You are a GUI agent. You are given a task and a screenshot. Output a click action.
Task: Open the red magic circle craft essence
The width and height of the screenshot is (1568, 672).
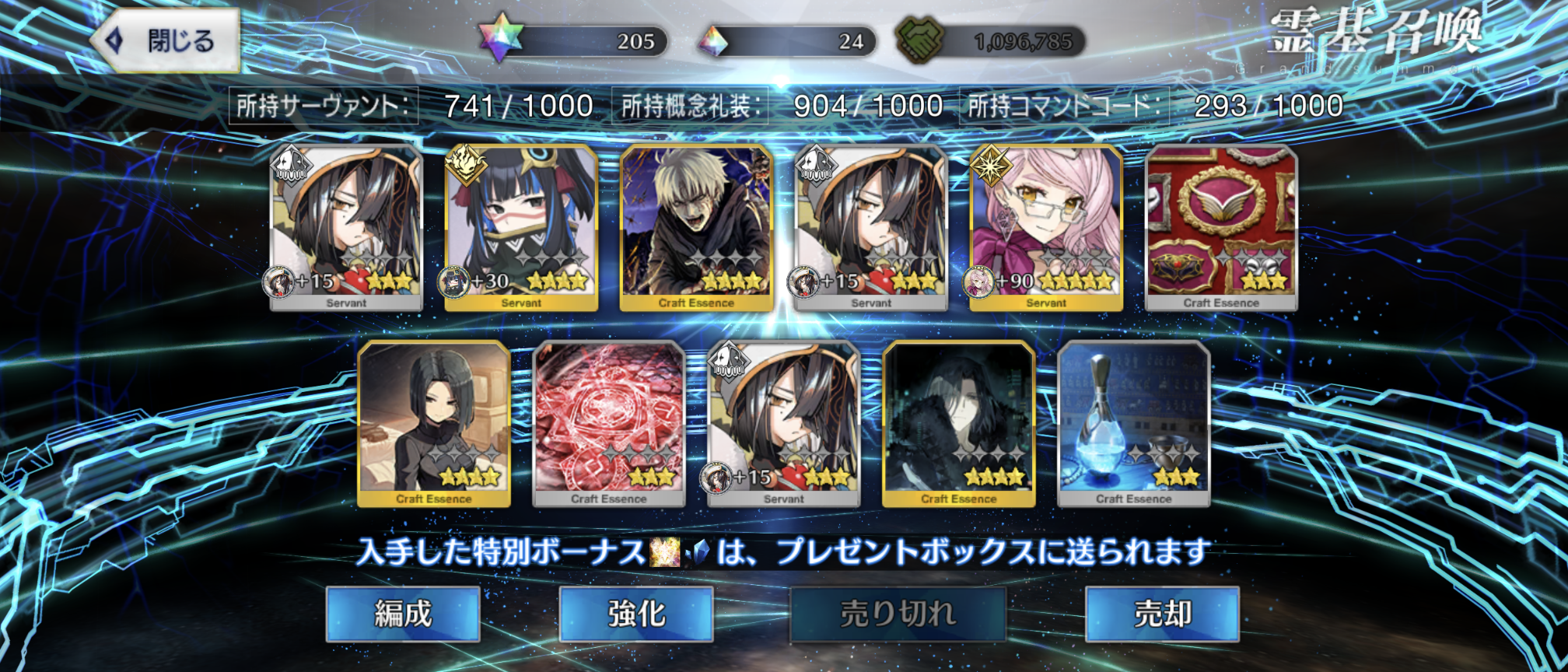pyautogui.click(x=609, y=423)
